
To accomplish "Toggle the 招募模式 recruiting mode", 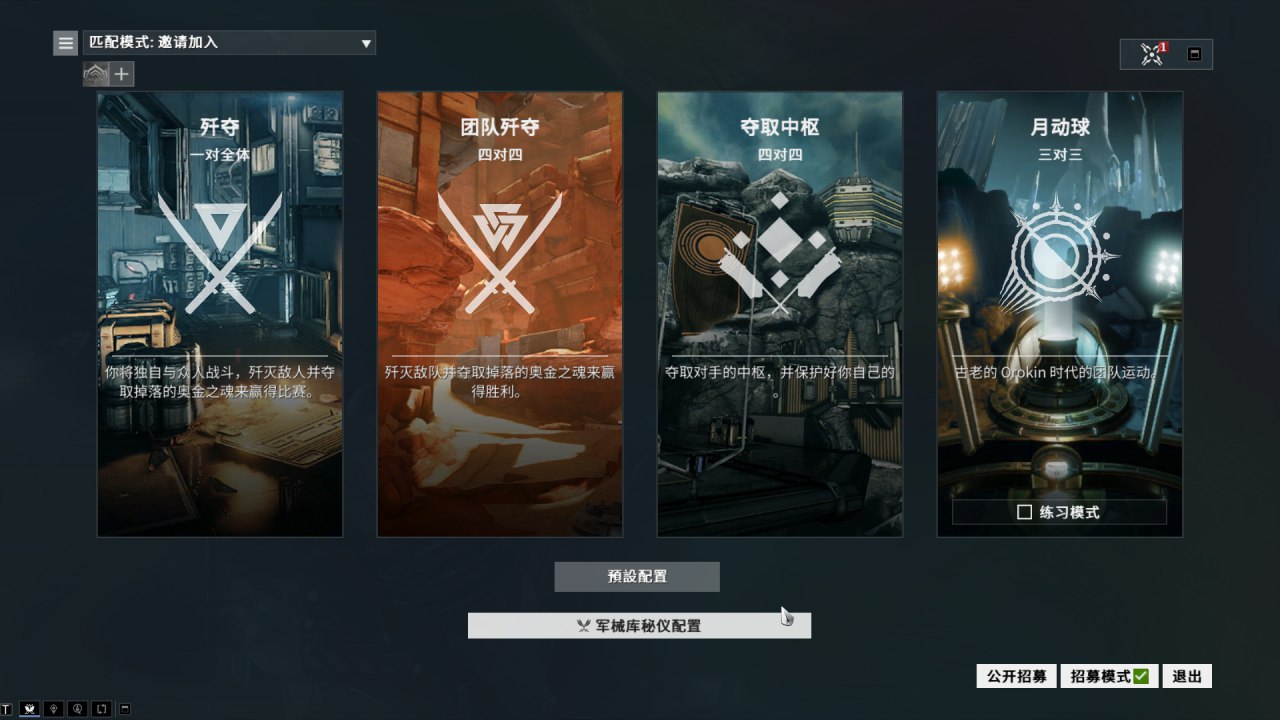I will click(x=1108, y=676).
